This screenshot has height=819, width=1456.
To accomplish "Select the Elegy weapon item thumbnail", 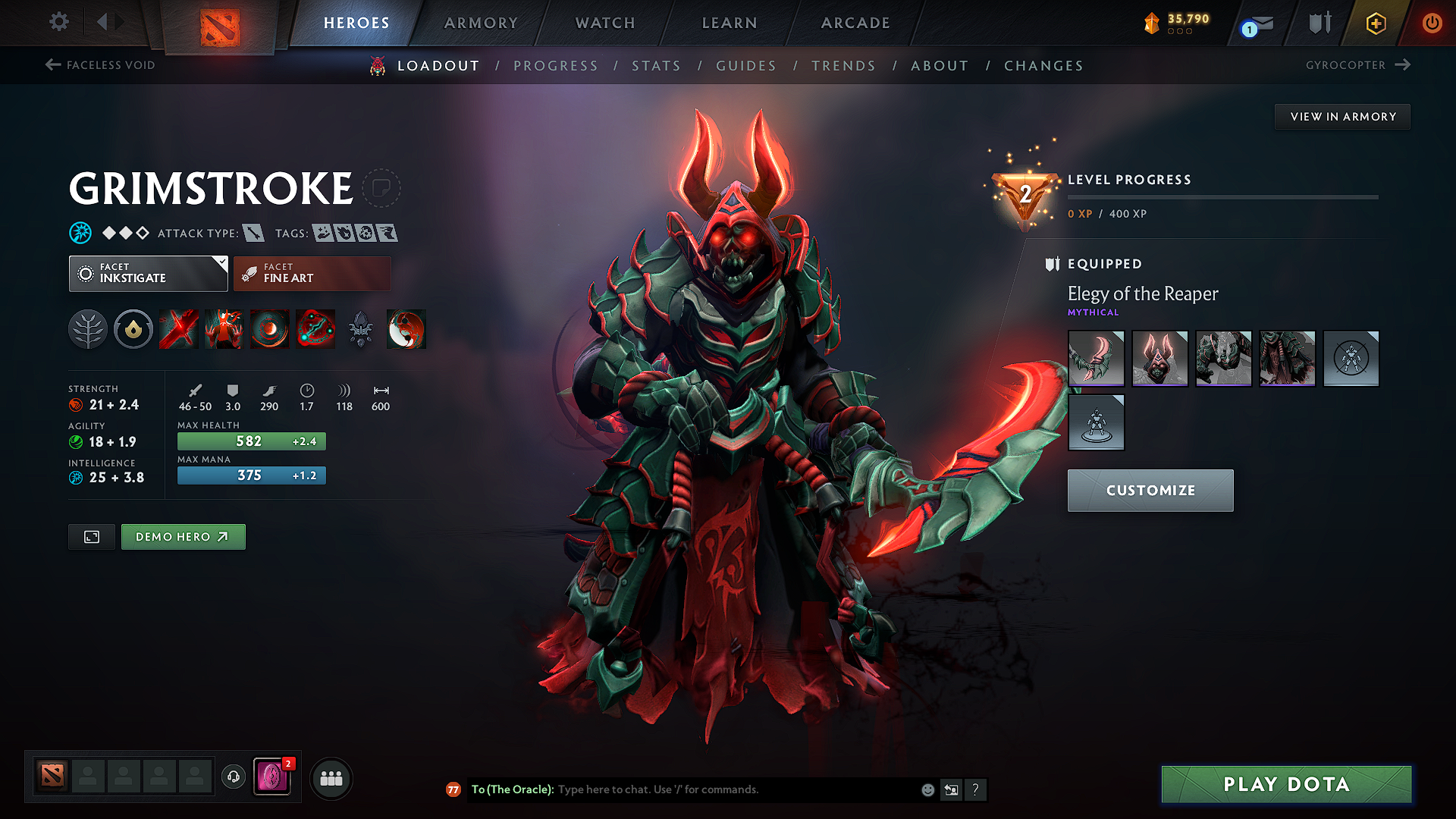I will coord(1096,358).
